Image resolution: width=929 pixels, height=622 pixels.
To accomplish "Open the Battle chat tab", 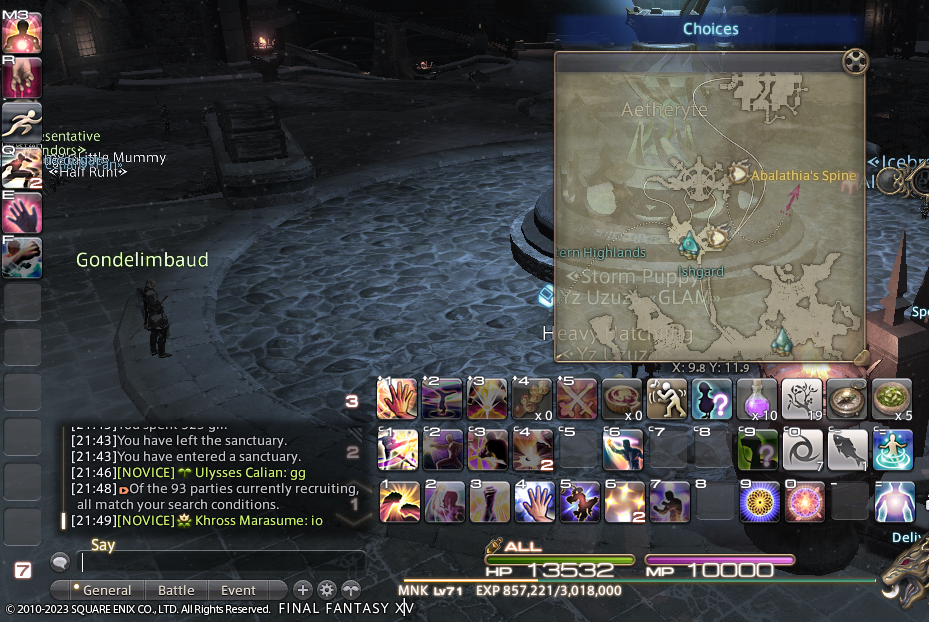I will point(176,590).
